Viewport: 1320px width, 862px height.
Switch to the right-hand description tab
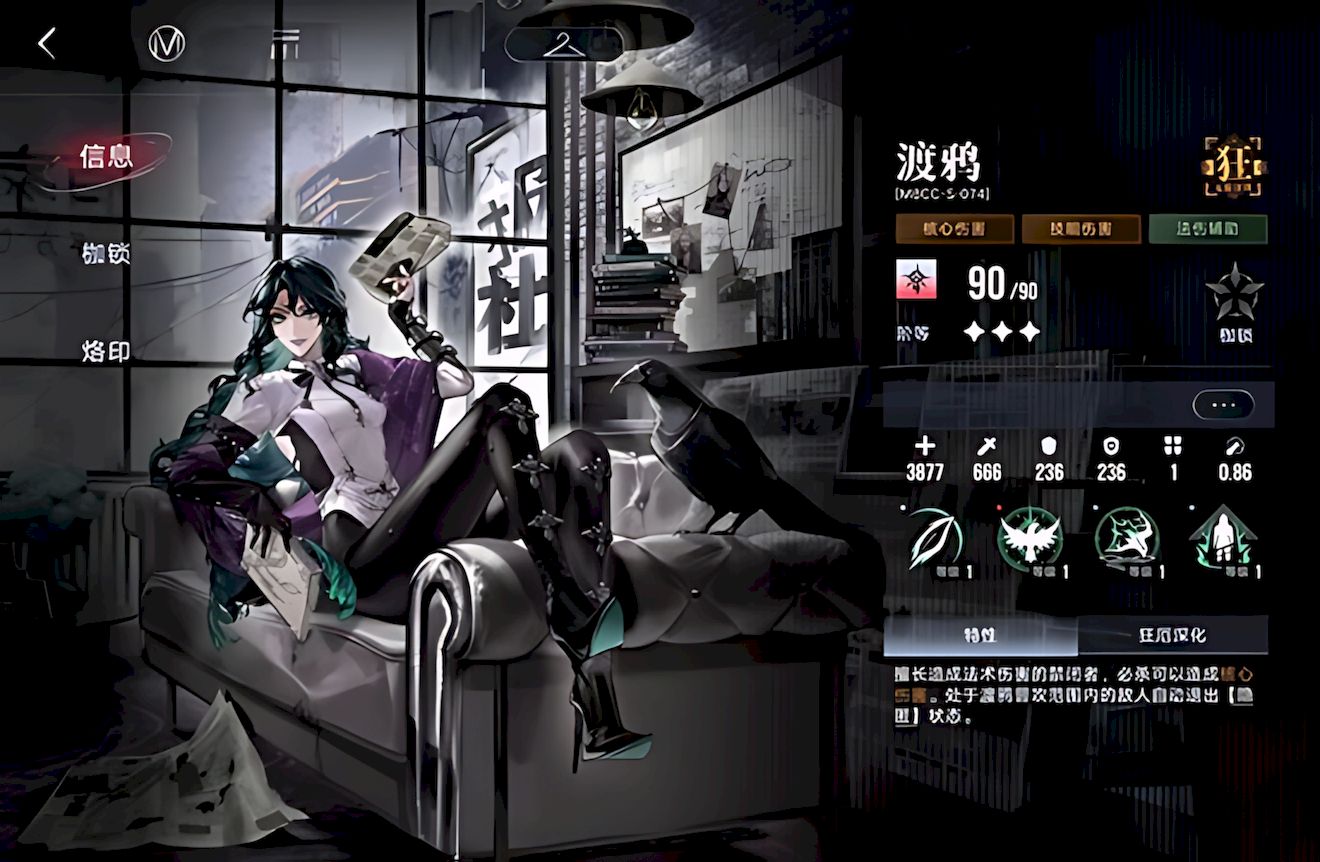(x=1172, y=635)
